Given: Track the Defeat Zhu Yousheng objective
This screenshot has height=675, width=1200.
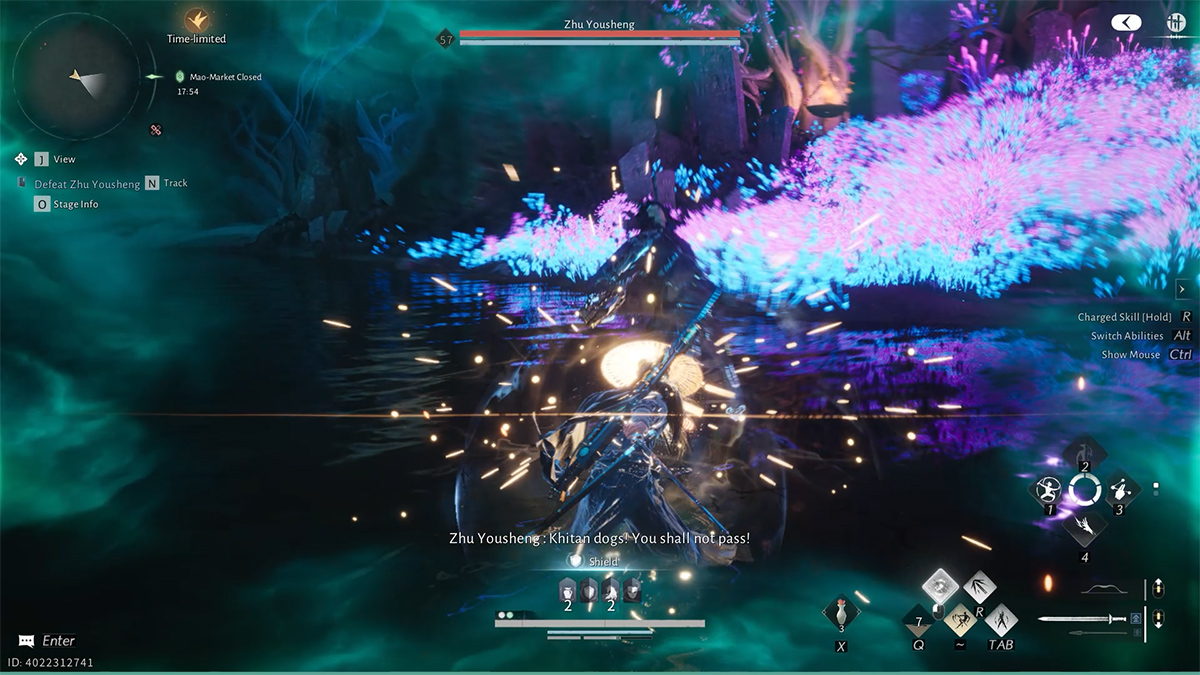Looking at the screenshot, I should pos(152,183).
